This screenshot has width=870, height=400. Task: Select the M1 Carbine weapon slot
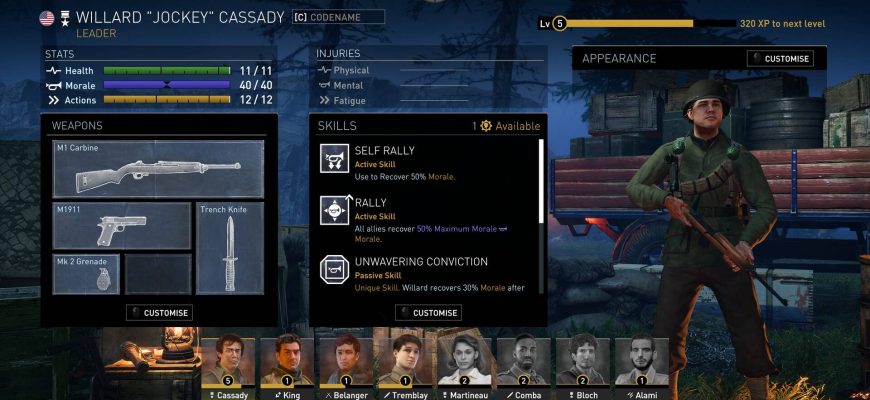[x=158, y=168]
